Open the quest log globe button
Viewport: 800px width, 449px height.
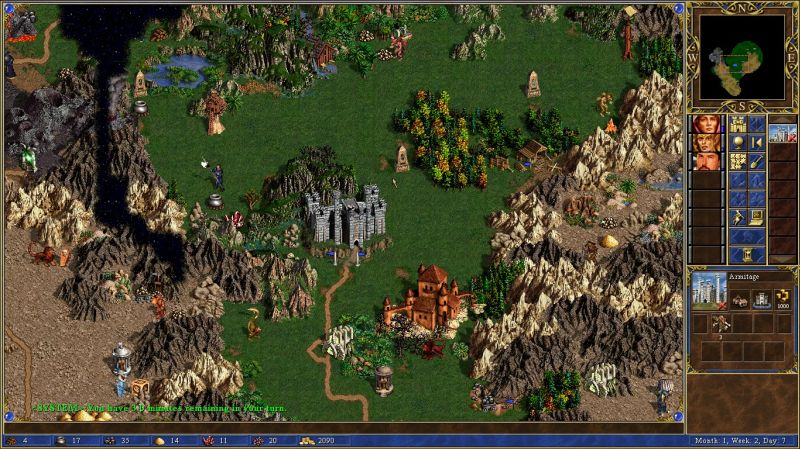point(737,143)
